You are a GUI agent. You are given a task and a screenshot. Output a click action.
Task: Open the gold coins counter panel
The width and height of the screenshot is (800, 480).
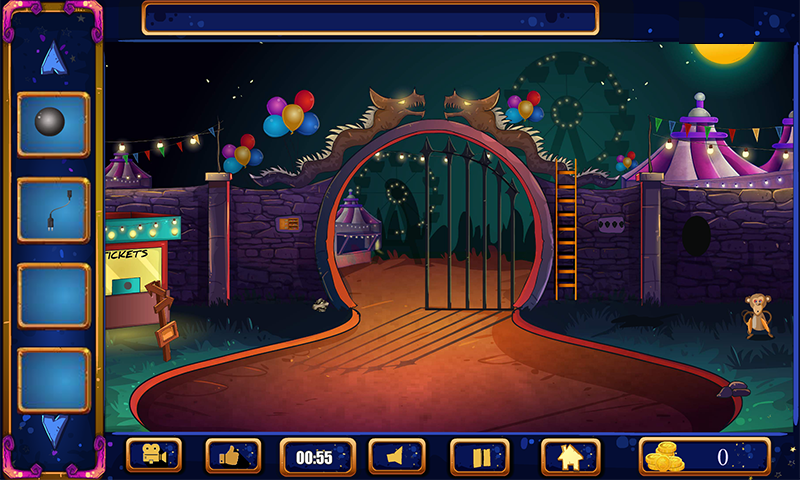[x=704, y=457]
